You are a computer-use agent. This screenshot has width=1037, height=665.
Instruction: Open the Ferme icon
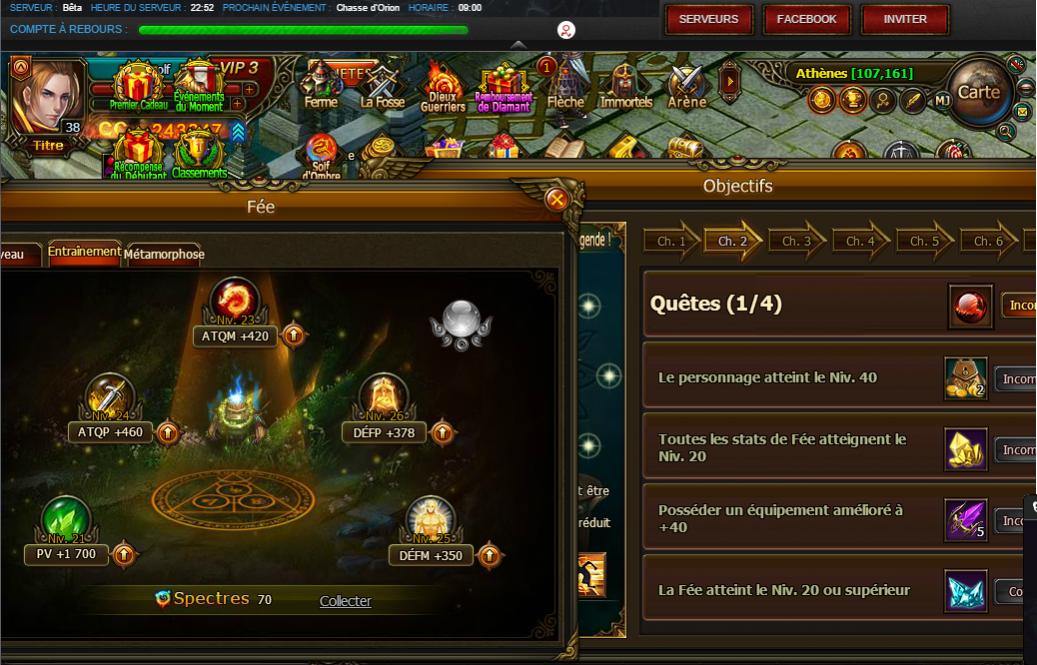tap(321, 86)
